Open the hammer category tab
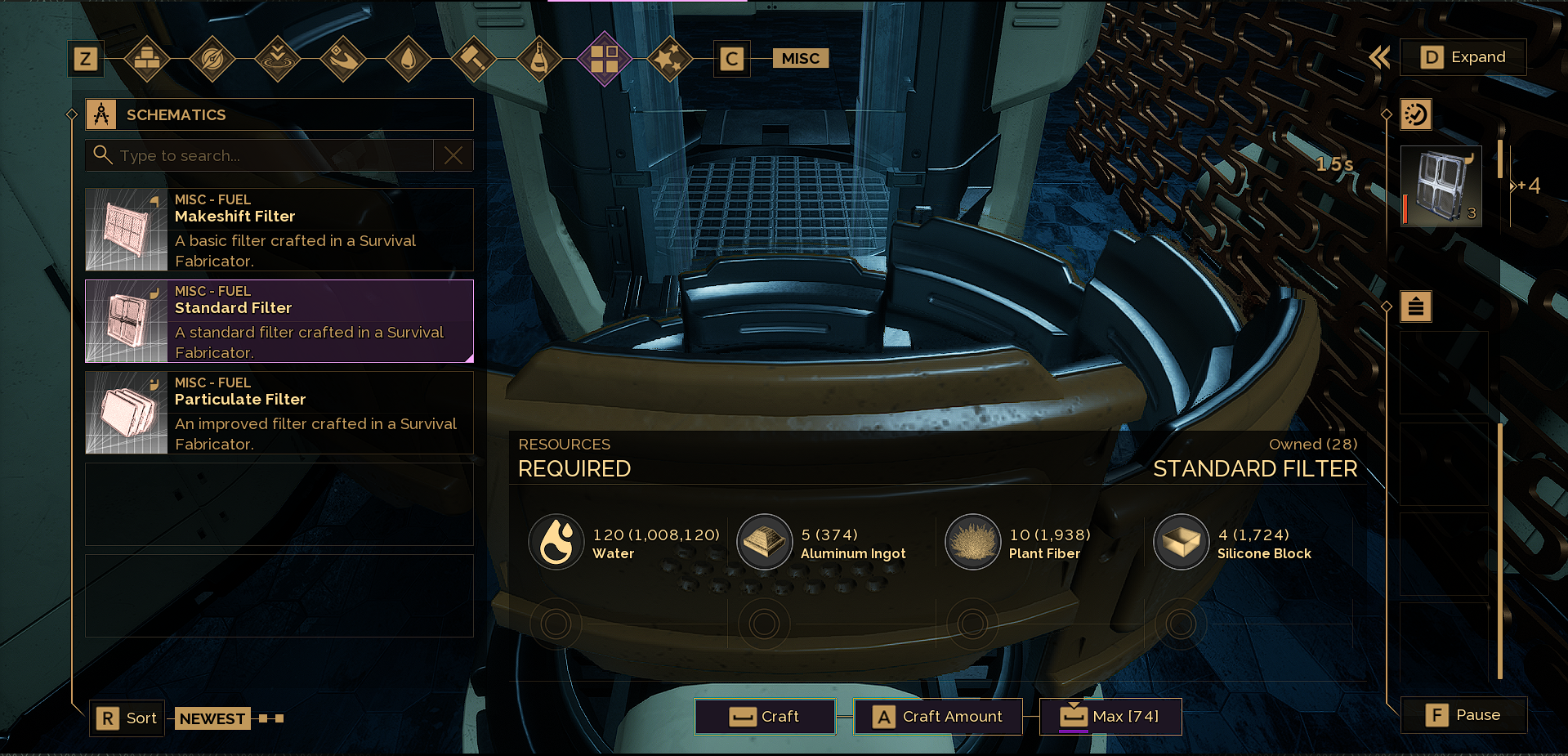The height and width of the screenshot is (756, 1568). 474,58
